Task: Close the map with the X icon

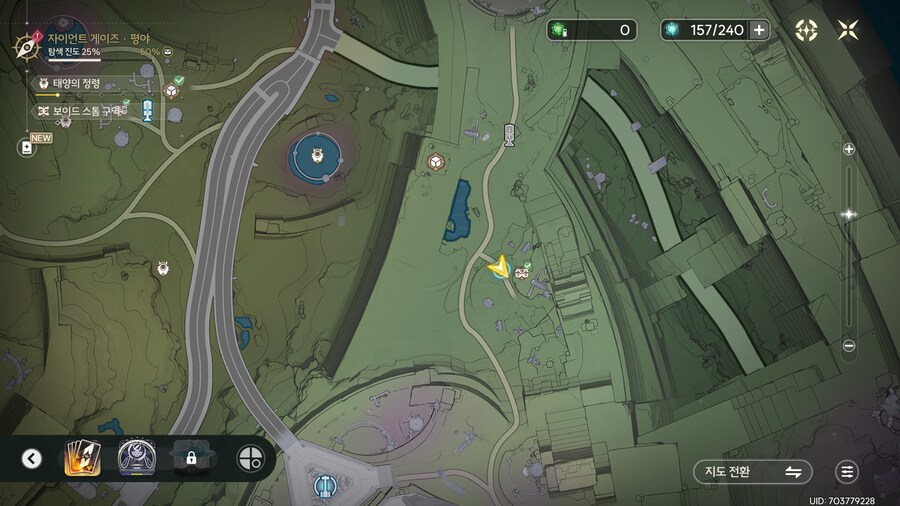Action: pyautogui.click(x=848, y=30)
